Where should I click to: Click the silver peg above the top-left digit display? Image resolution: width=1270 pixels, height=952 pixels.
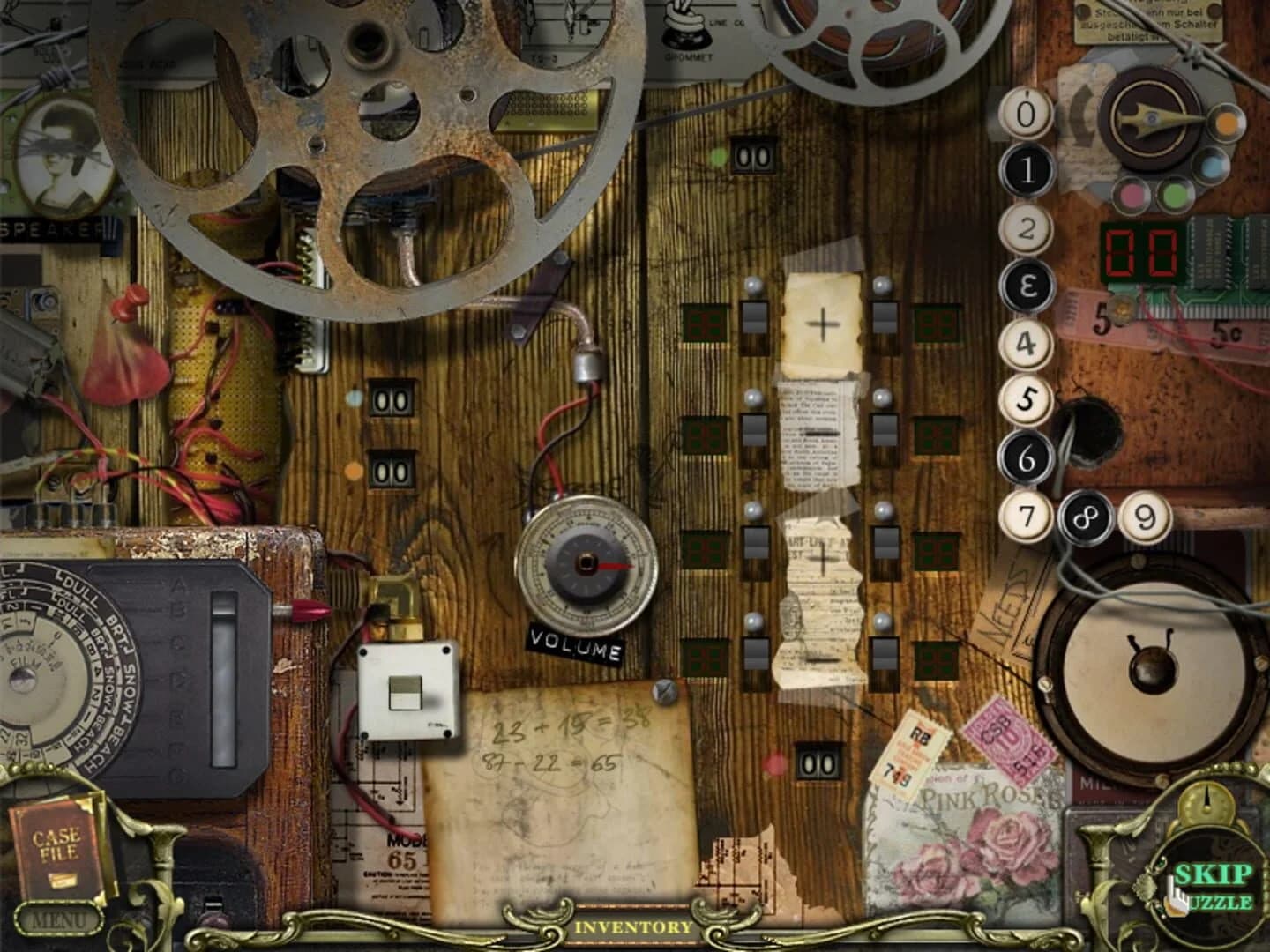[754, 285]
